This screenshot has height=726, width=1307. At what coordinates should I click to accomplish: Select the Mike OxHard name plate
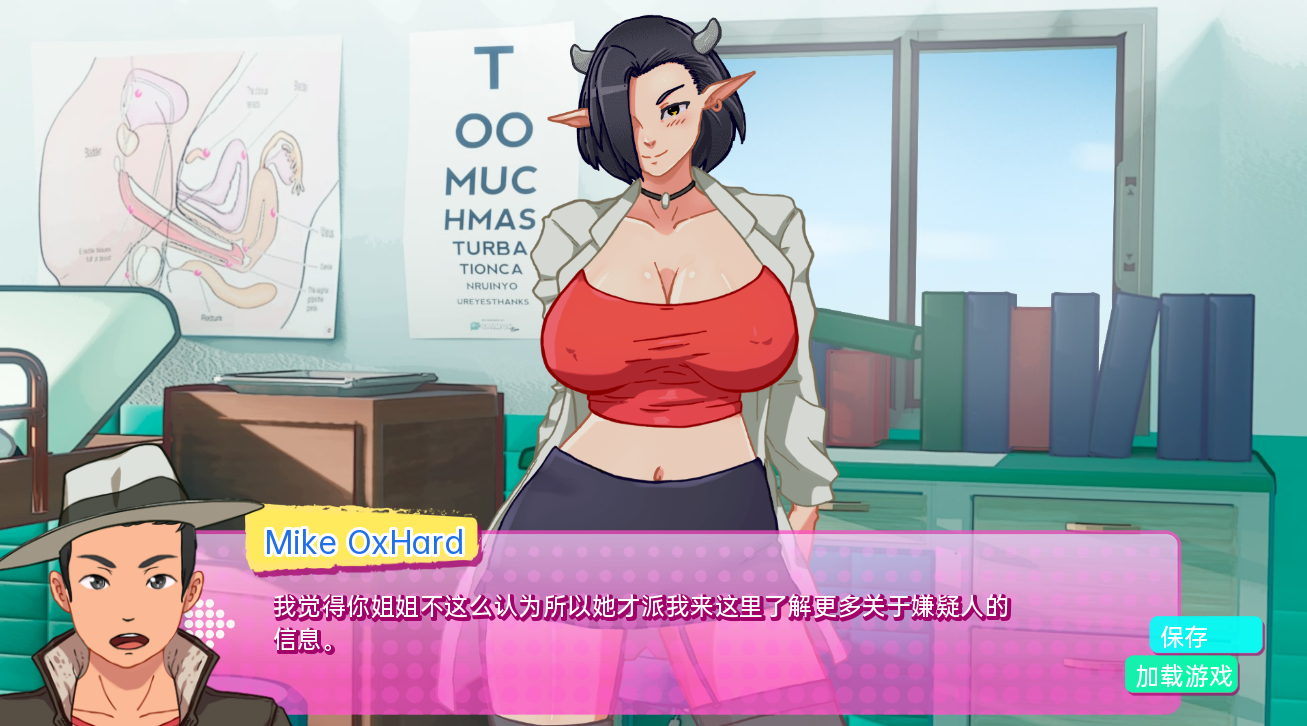pyautogui.click(x=364, y=543)
